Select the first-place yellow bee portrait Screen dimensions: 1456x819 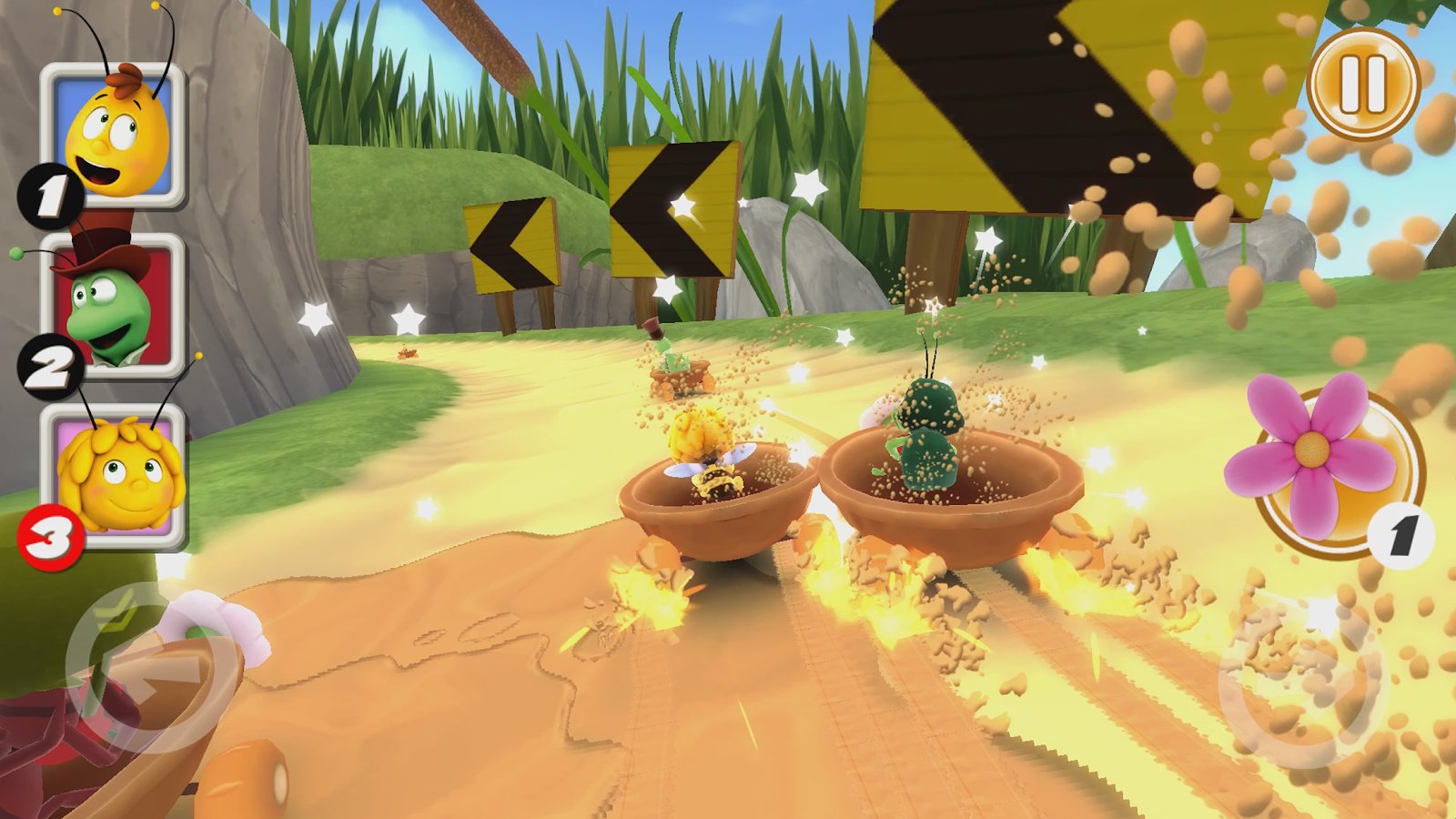(x=116, y=136)
